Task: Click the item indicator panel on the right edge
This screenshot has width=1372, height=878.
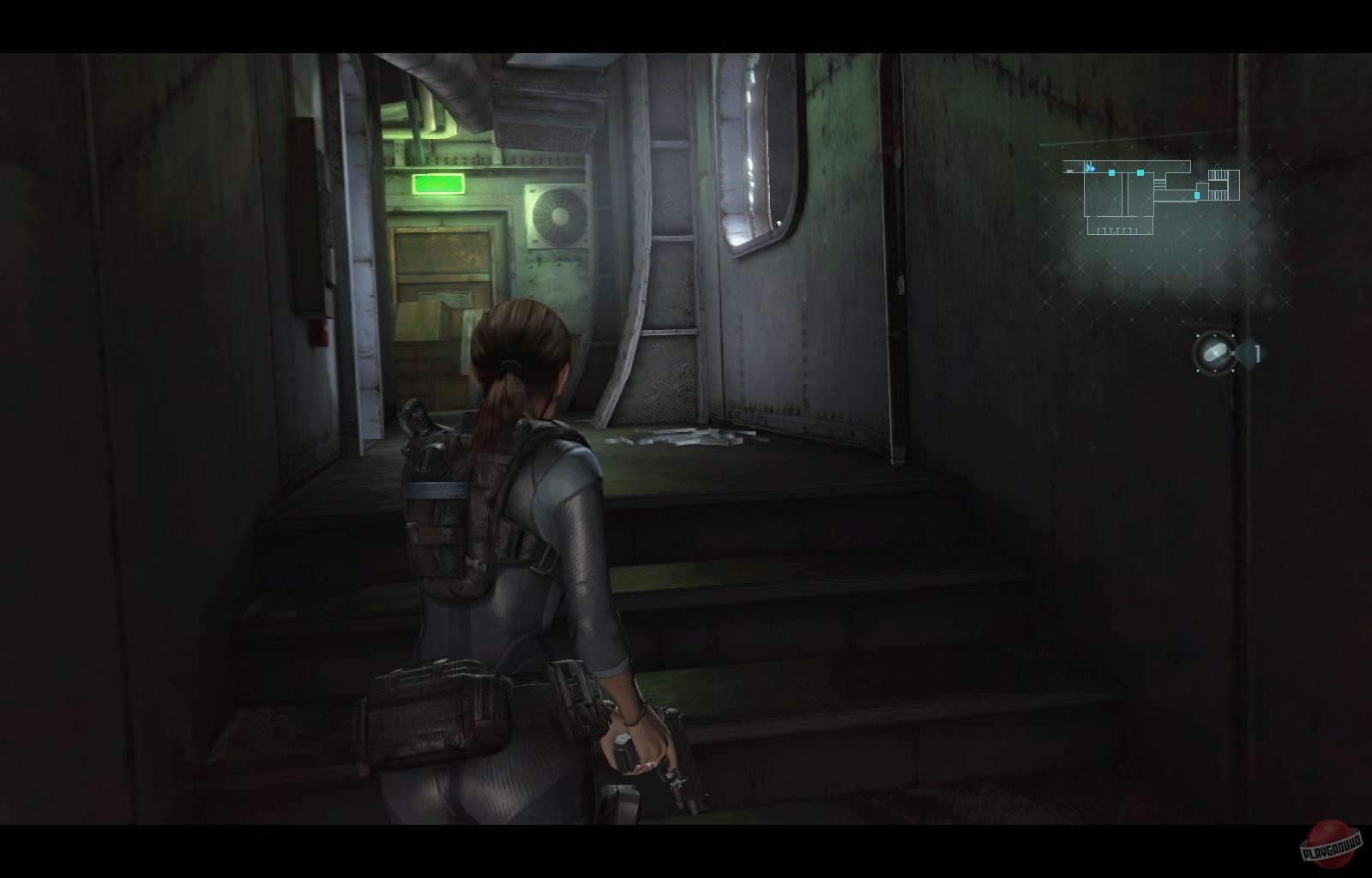Action: coord(1226,352)
